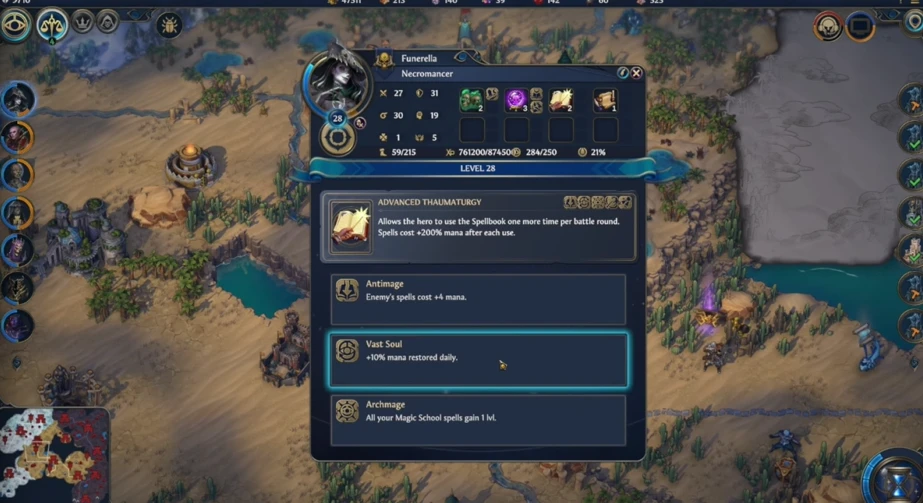
Task: Select the Vast Soul subskill option
Action: (478, 359)
